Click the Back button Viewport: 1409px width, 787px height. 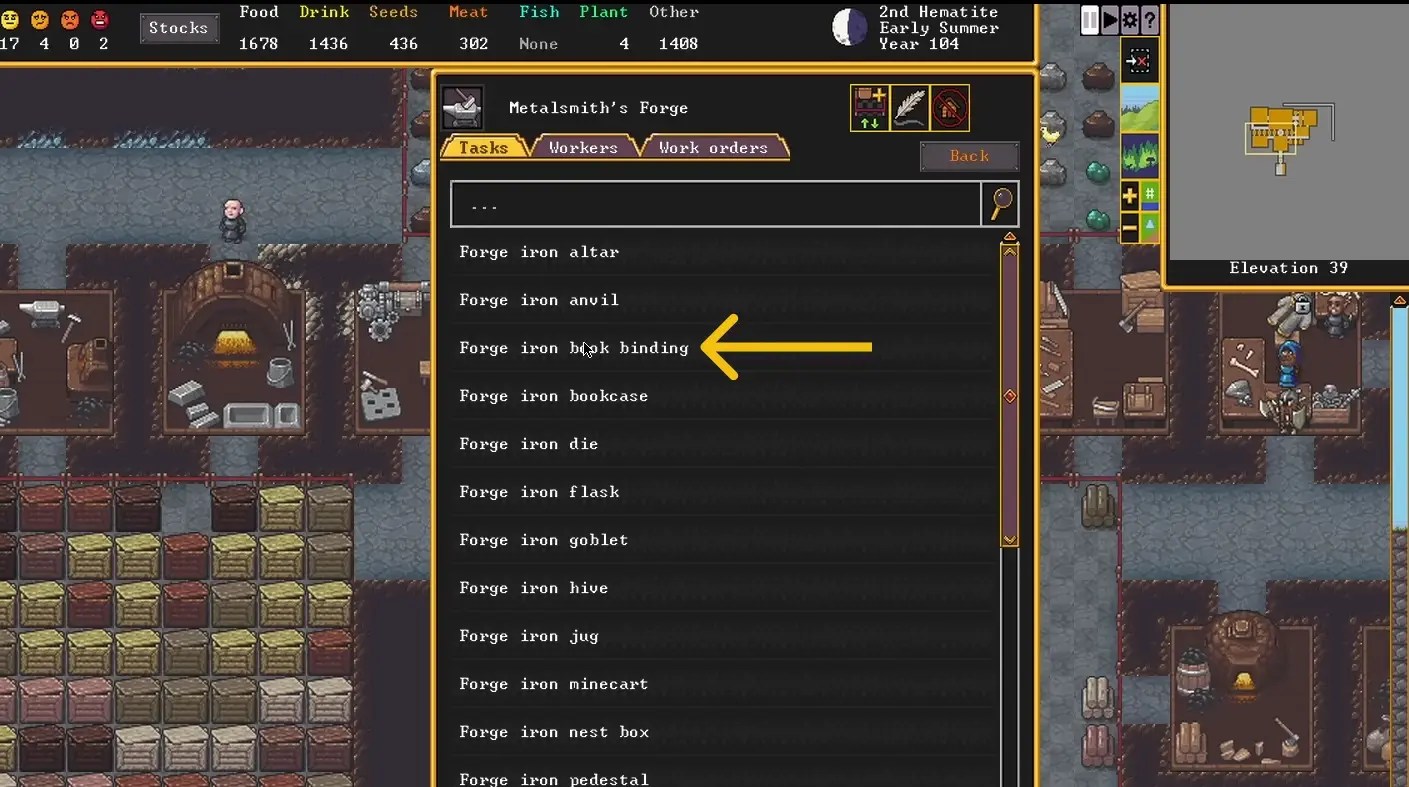[x=968, y=156]
